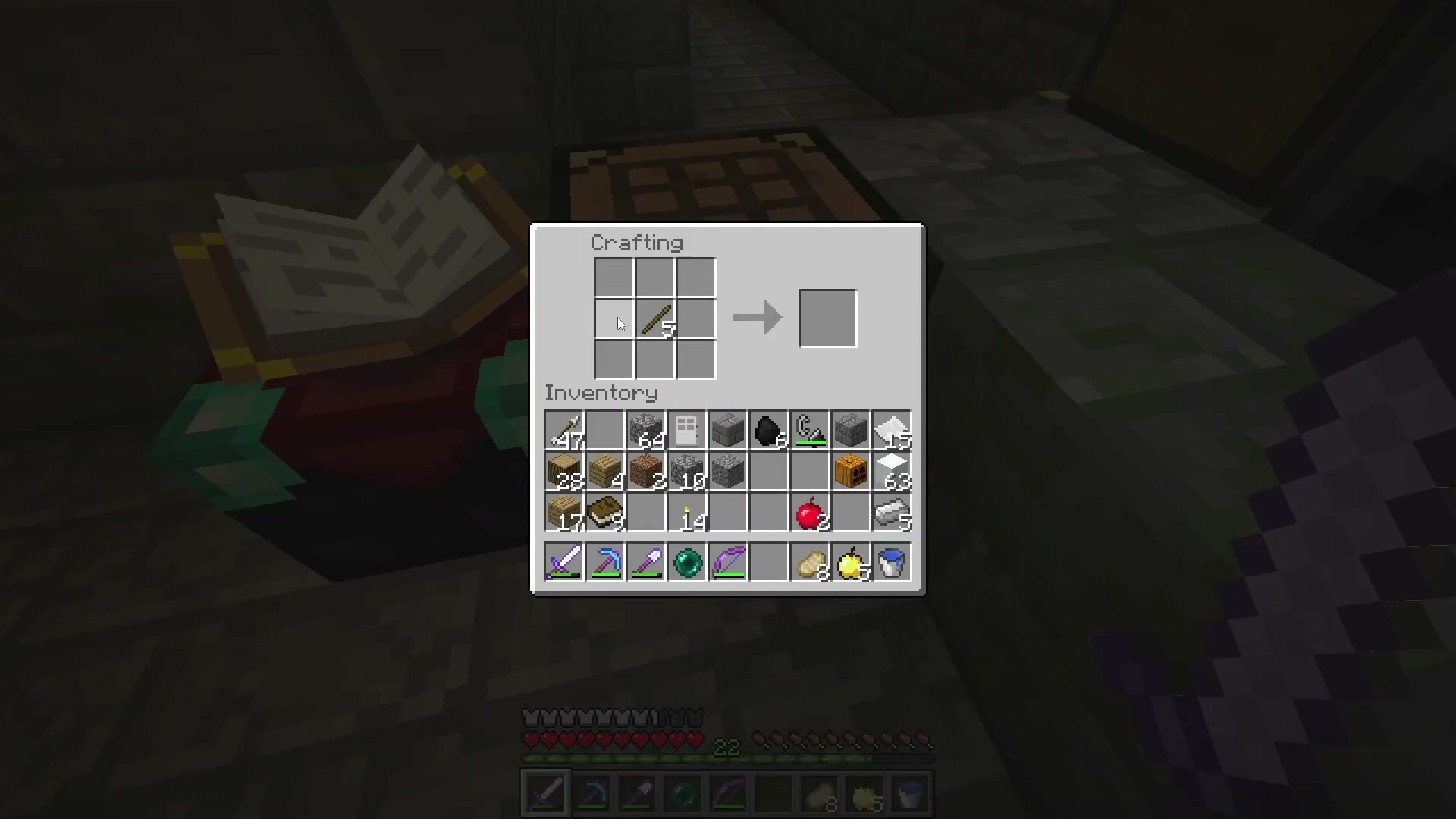Click the crafting output slot

827,317
